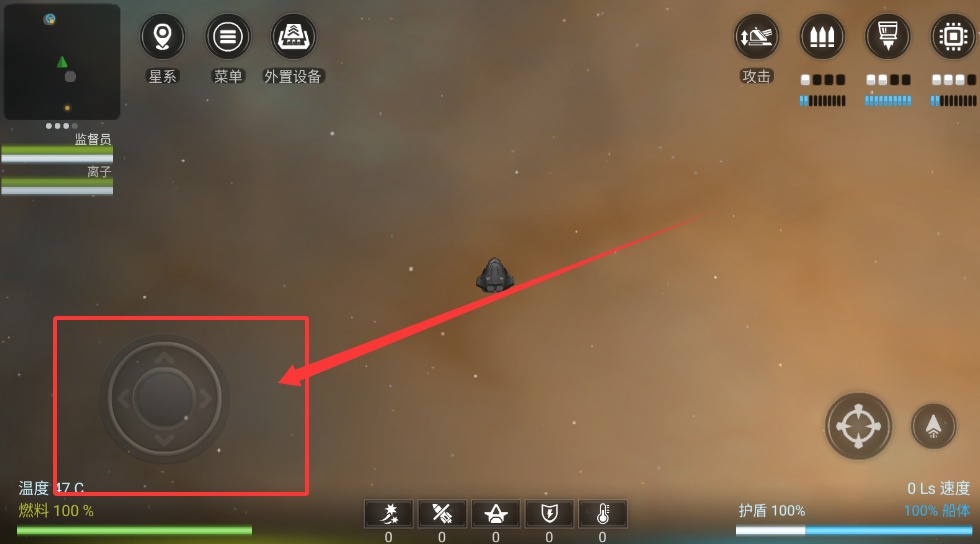Tap the virtual joystick's left arrow

[124, 399]
